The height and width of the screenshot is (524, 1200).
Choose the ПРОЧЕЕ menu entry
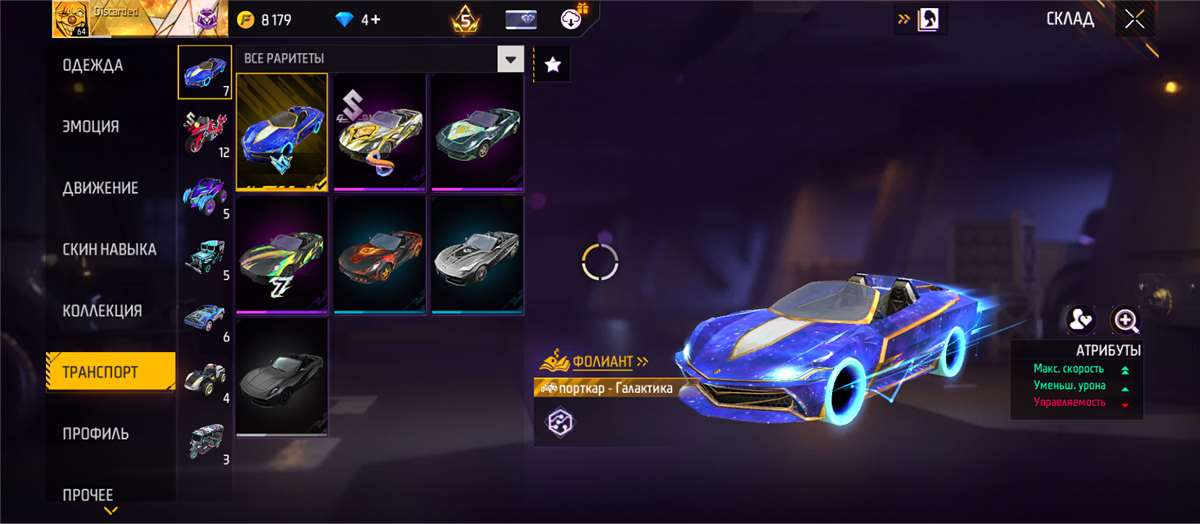tap(88, 494)
